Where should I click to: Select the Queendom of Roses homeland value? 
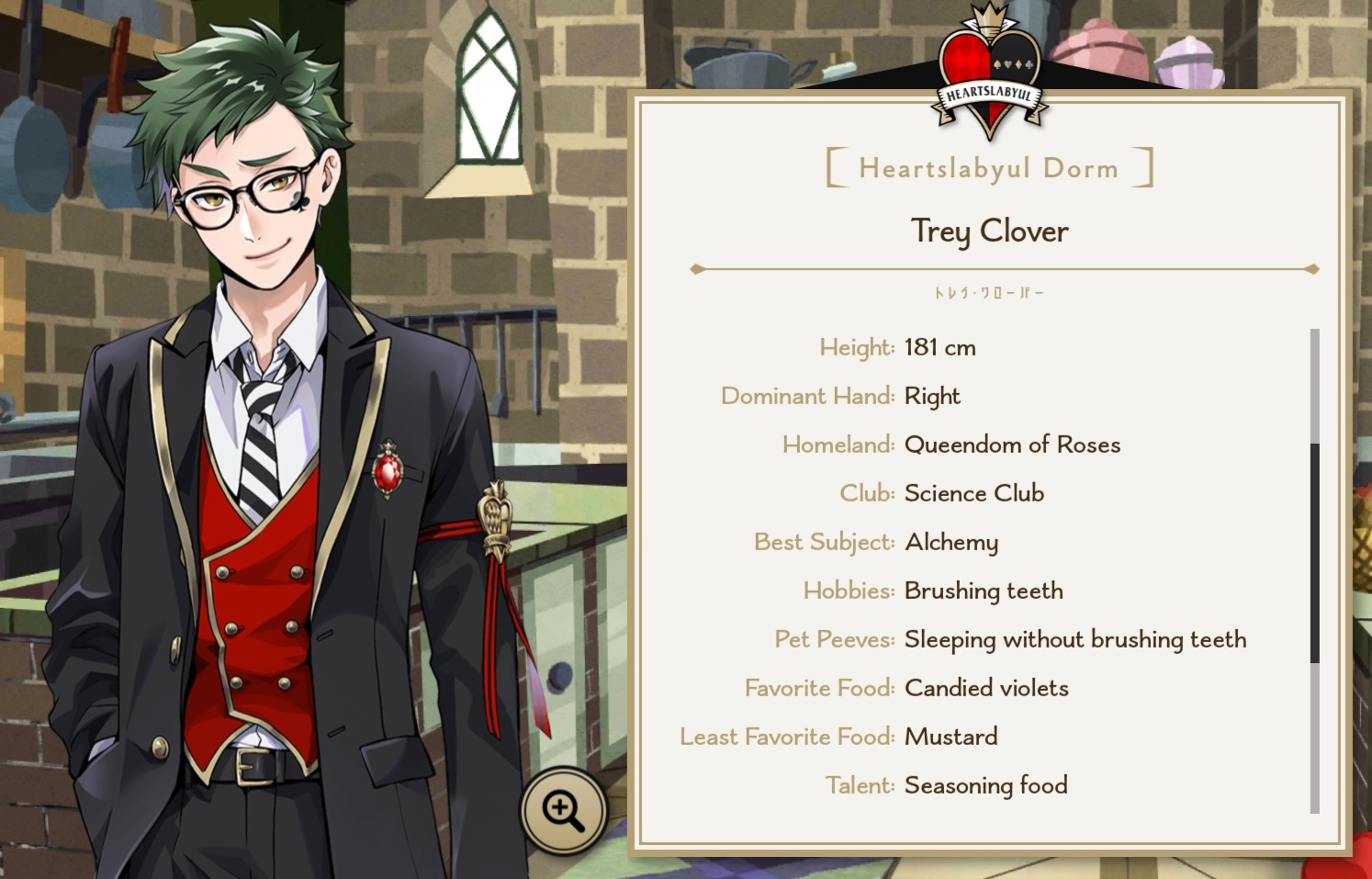click(x=1012, y=445)
